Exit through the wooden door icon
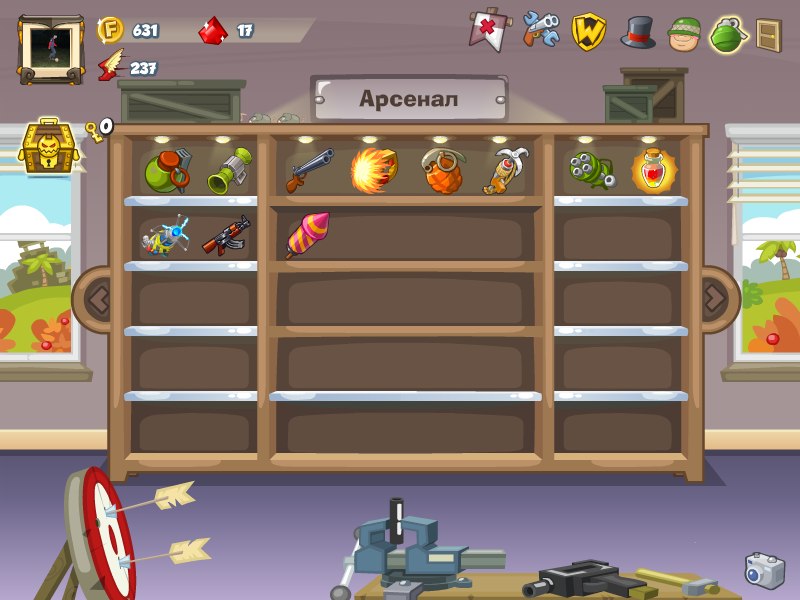The height and width of the screenshot is (600, 800). coord(768,35)
